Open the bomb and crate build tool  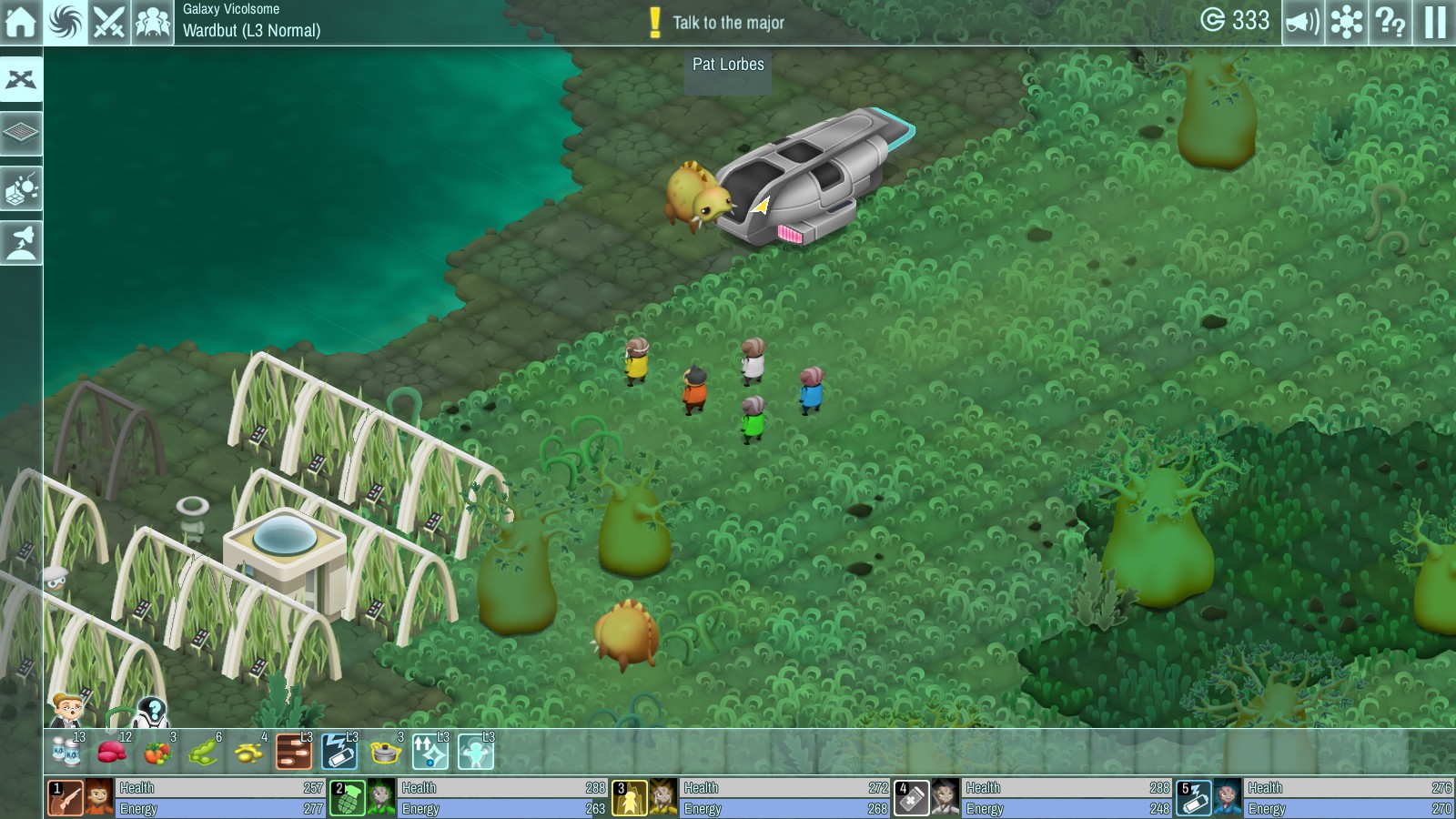click(x=21, y=189)
